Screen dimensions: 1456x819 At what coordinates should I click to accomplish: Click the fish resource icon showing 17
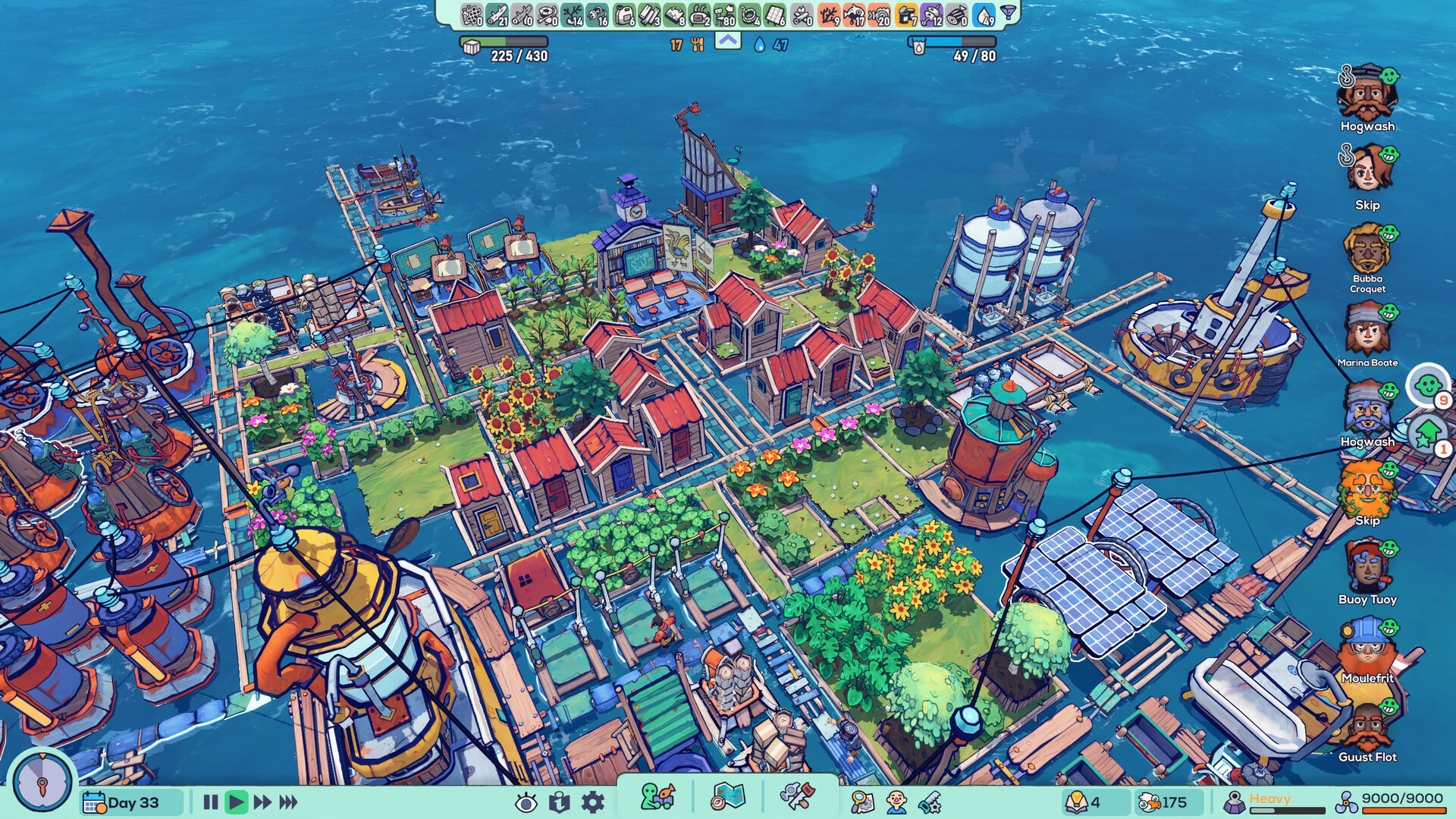click(854, 14)
